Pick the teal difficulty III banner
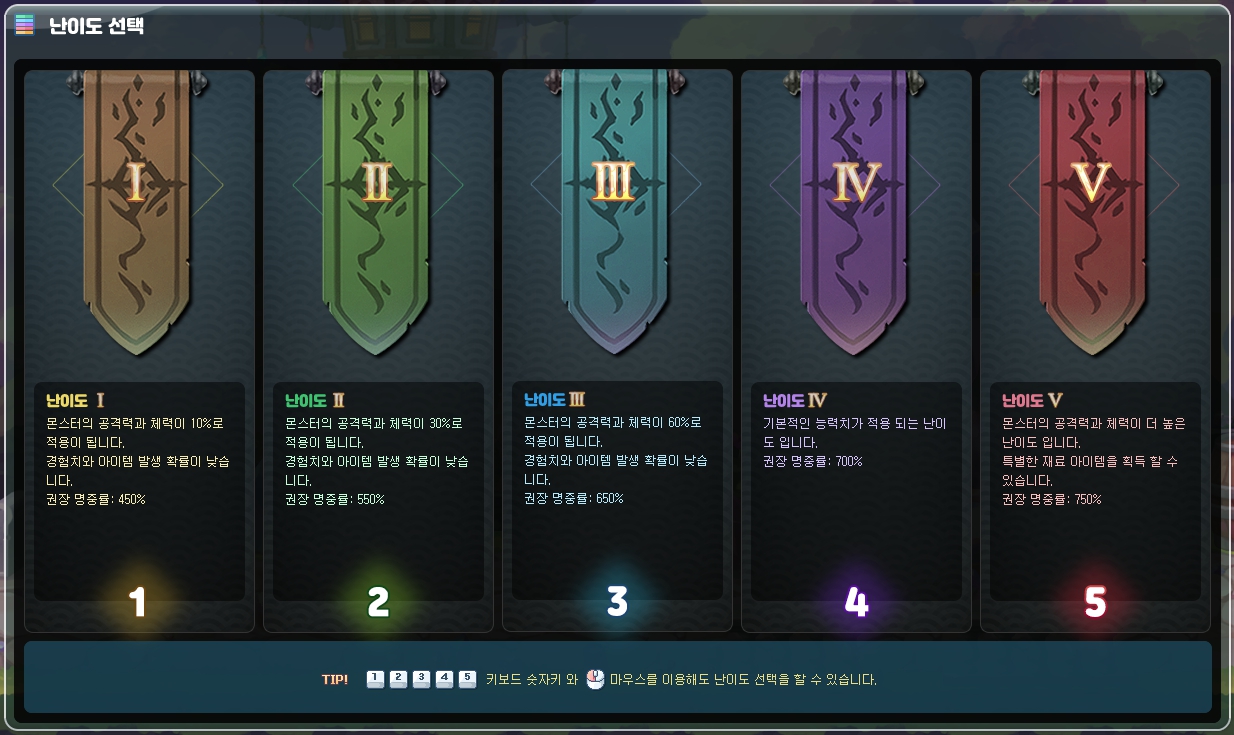This screenshot has width=1234, height=735. (616, 350)
